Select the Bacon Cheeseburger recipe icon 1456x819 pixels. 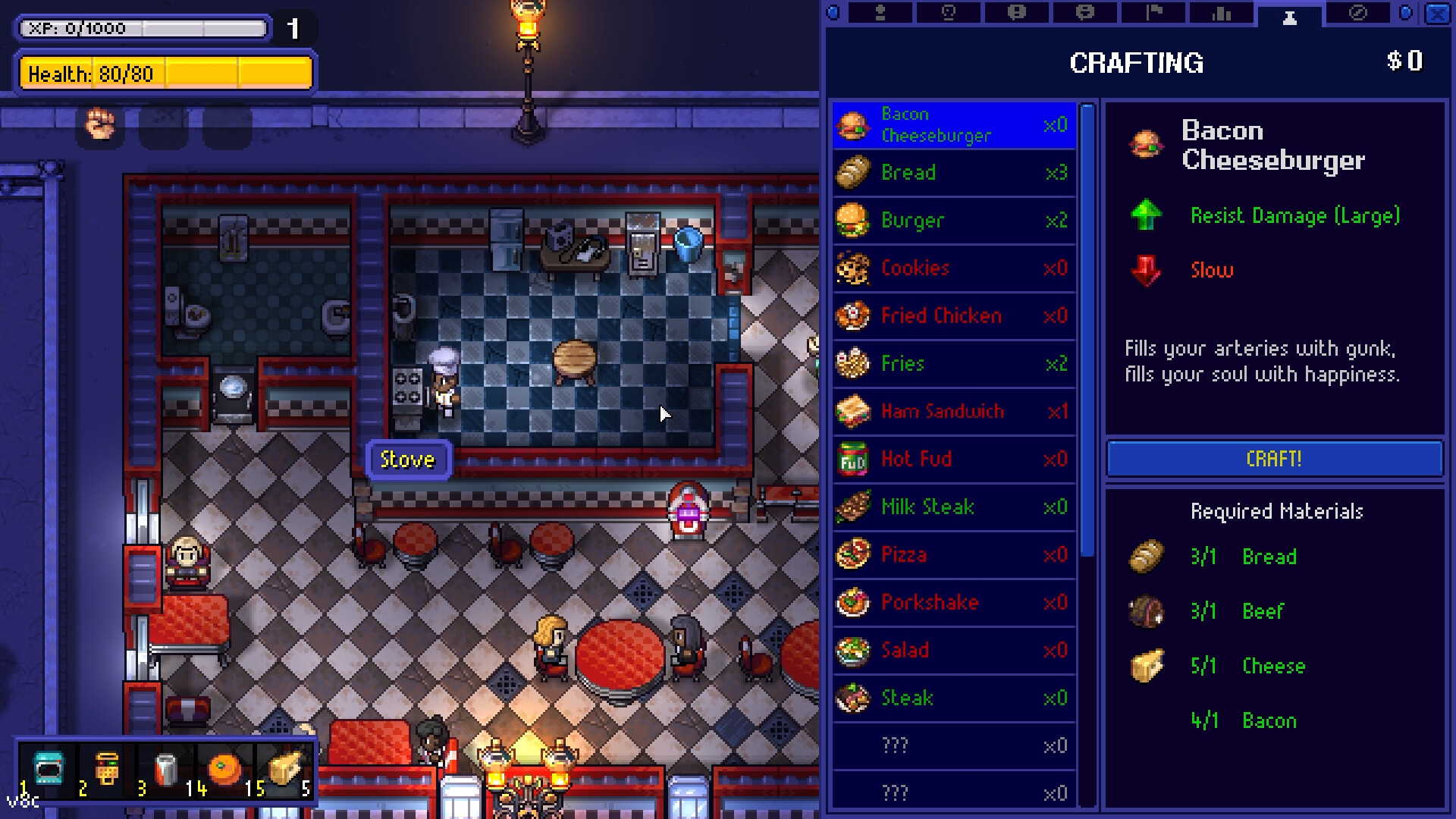pos(854,125)
